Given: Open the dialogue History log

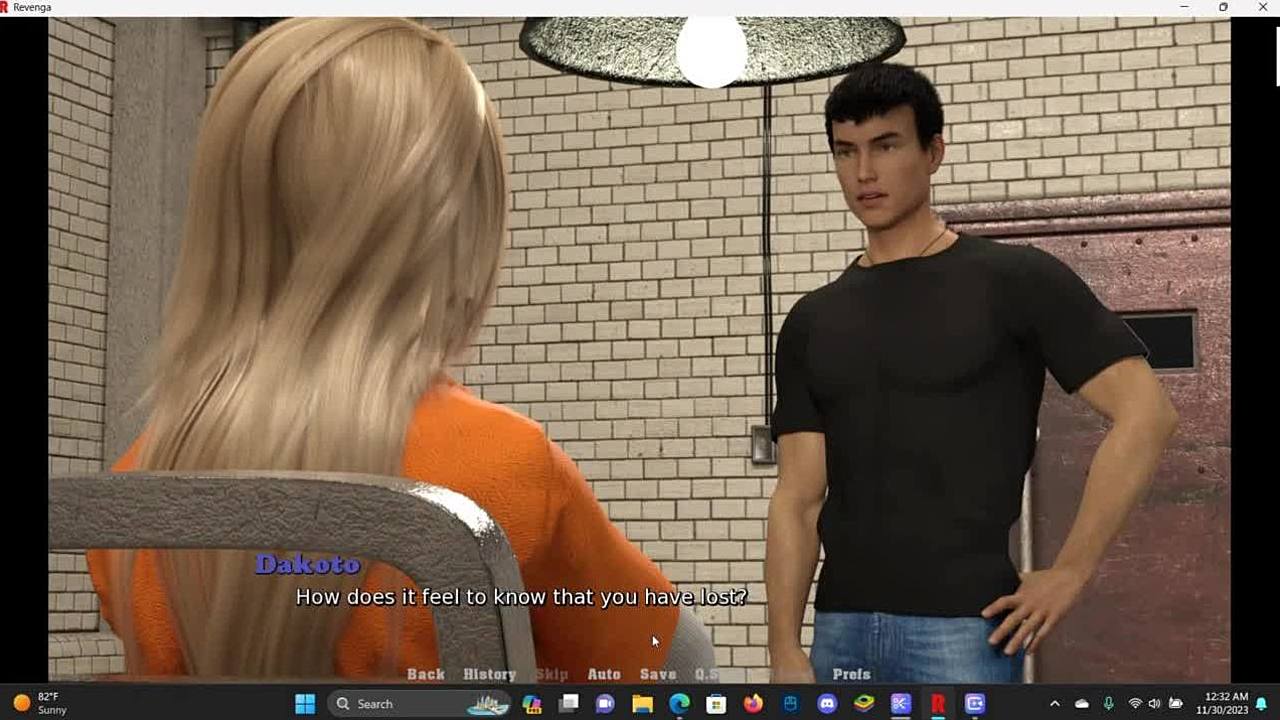Looking at the screenshot, I should pos(489,674).
